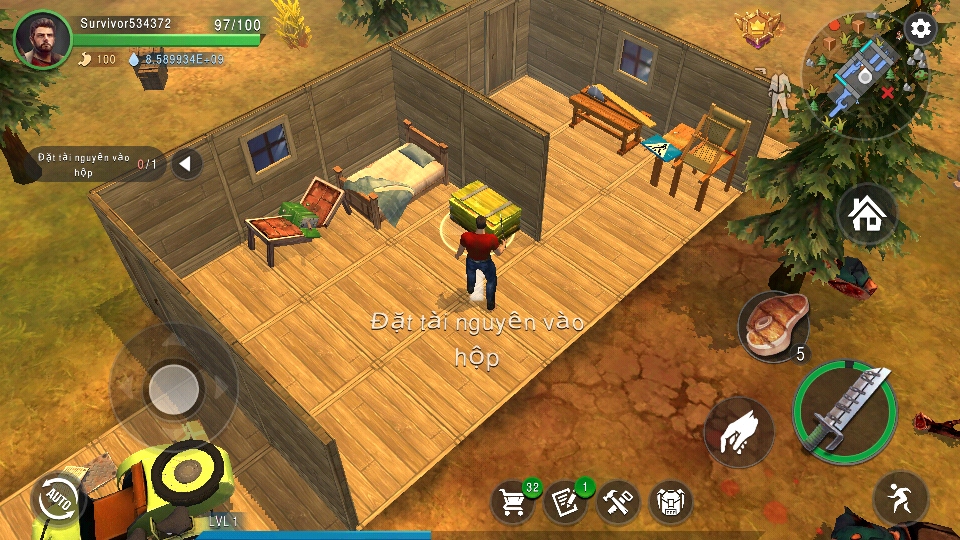The width and height of the screenshot is (960, 540).
Task: Eat the steak food item
Action: [772, 326]
